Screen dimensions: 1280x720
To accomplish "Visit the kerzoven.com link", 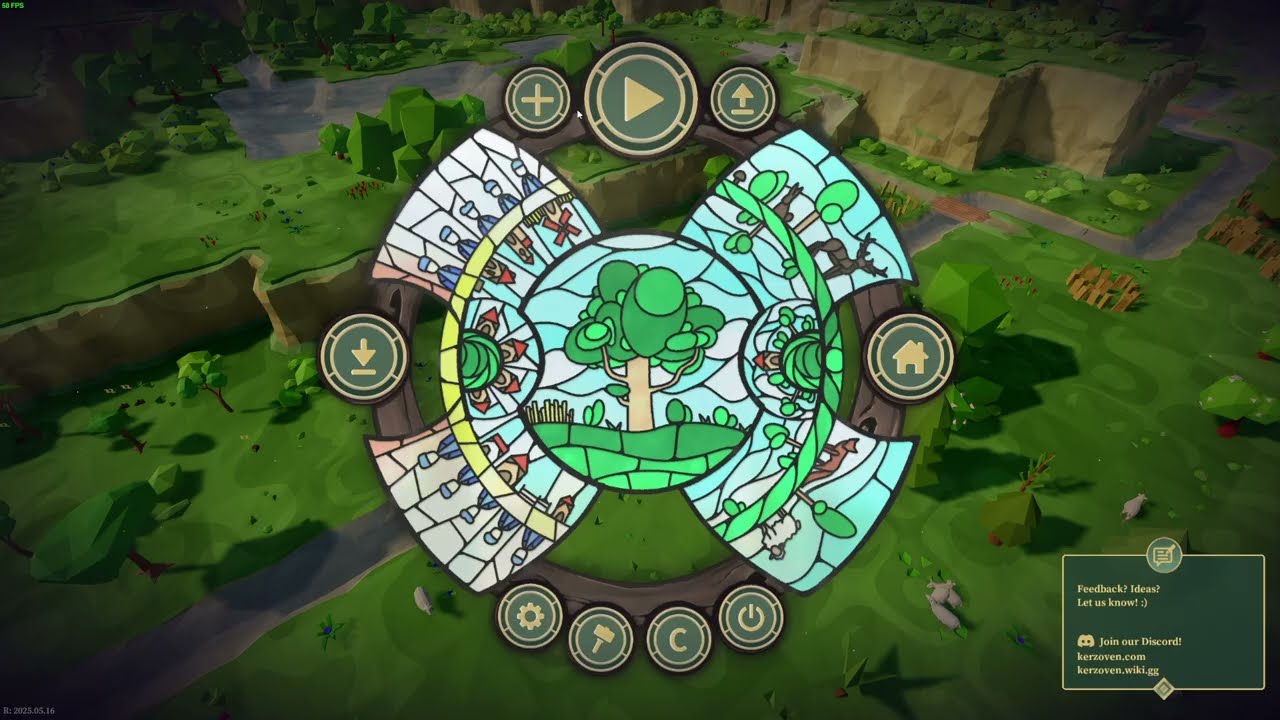I will 1111,656.
